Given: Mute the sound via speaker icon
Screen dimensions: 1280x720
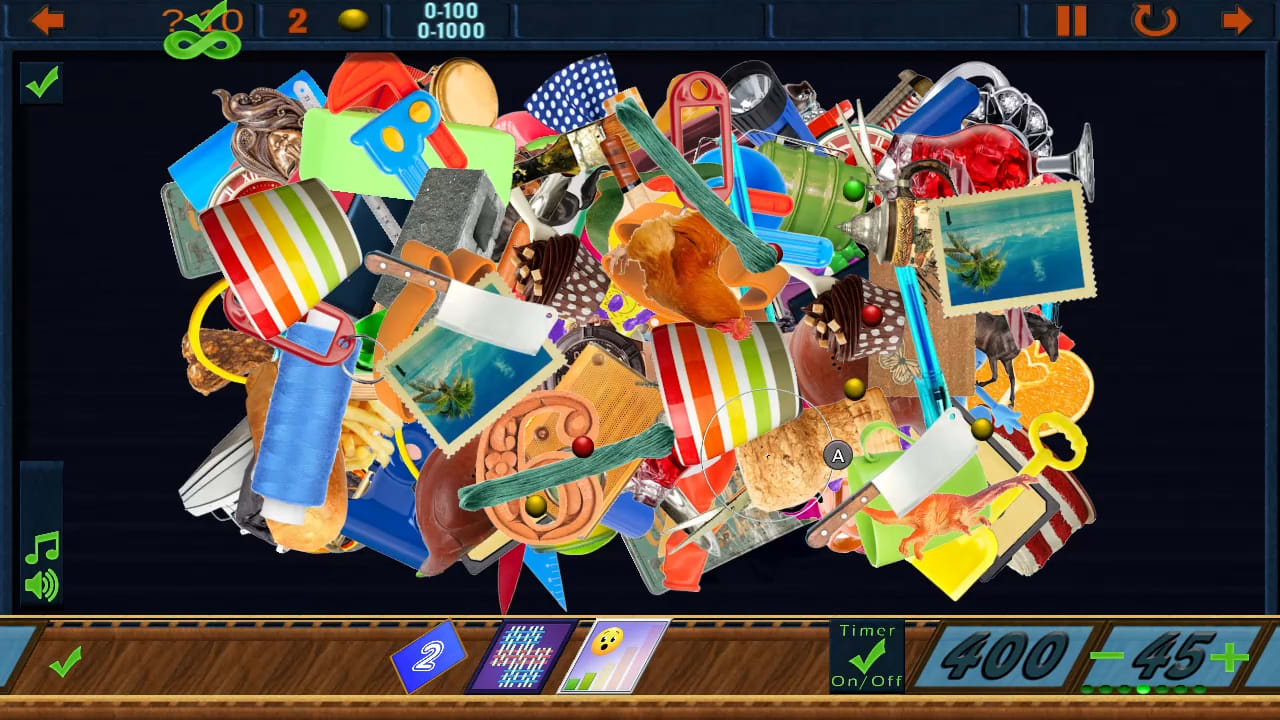Looking at the screenshot, I should coord(42,585).
